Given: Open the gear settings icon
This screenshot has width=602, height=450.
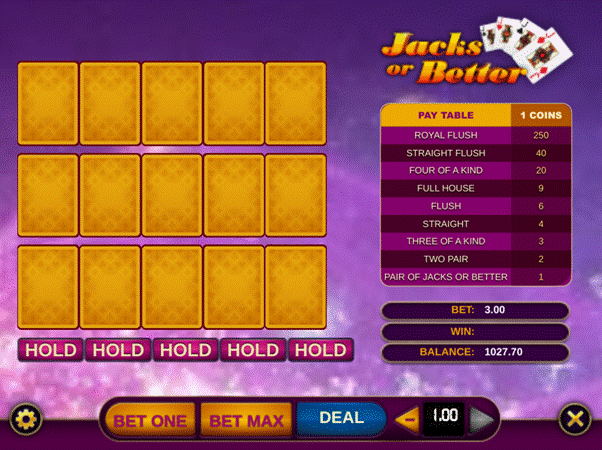Looking at the screenshot, I should [24, 418].
